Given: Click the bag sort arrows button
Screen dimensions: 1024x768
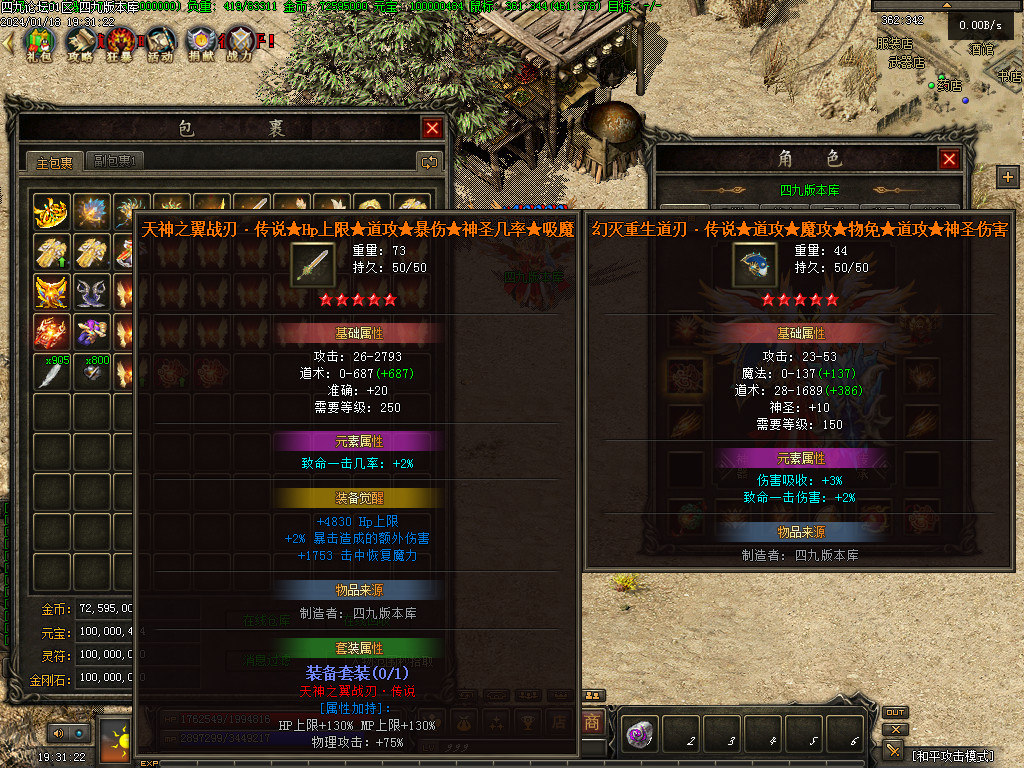Looking at the screenshot, I should [x=429, y=161].
